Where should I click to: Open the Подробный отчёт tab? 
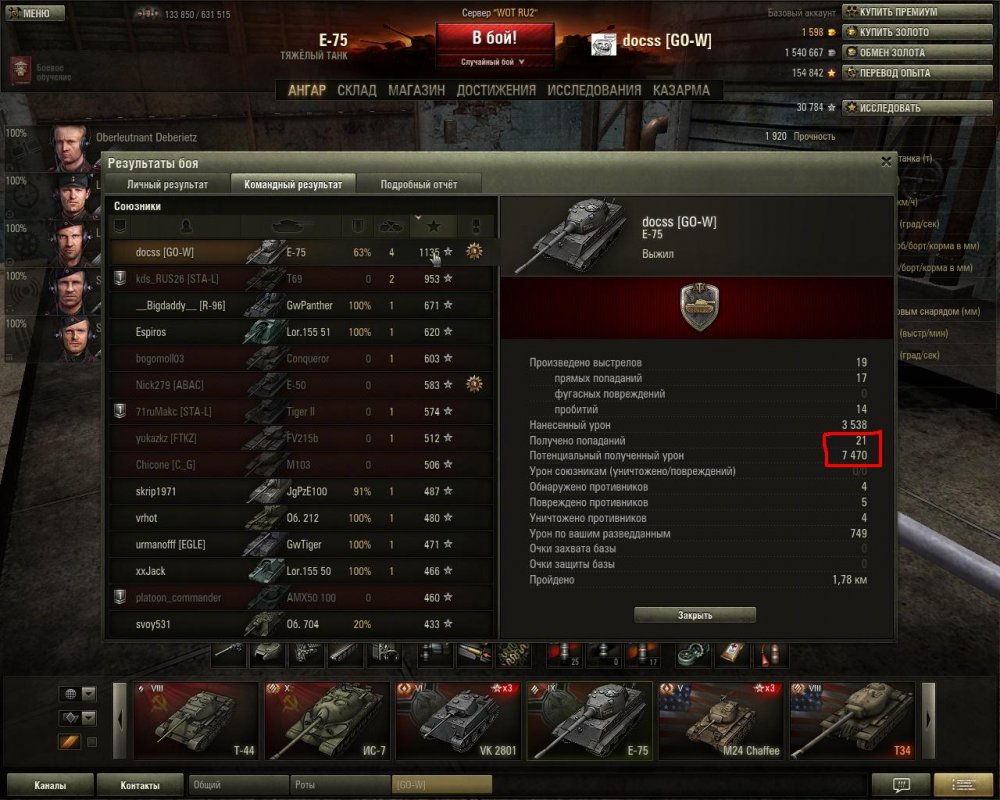[418, 184]
